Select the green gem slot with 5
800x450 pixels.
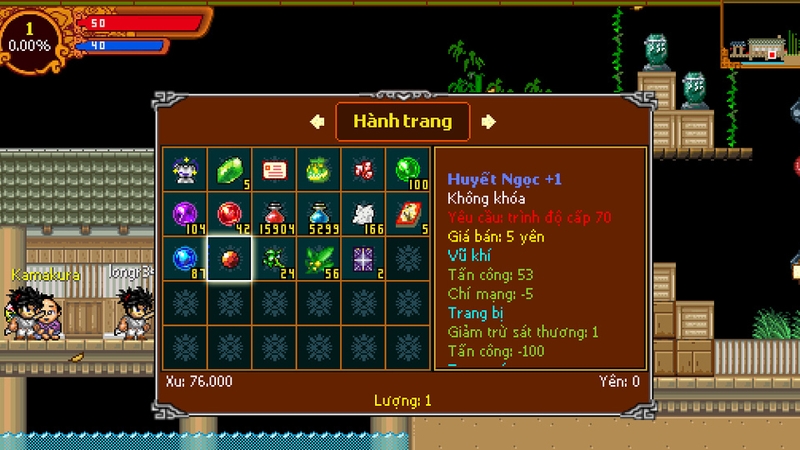[x=230, y=169]
